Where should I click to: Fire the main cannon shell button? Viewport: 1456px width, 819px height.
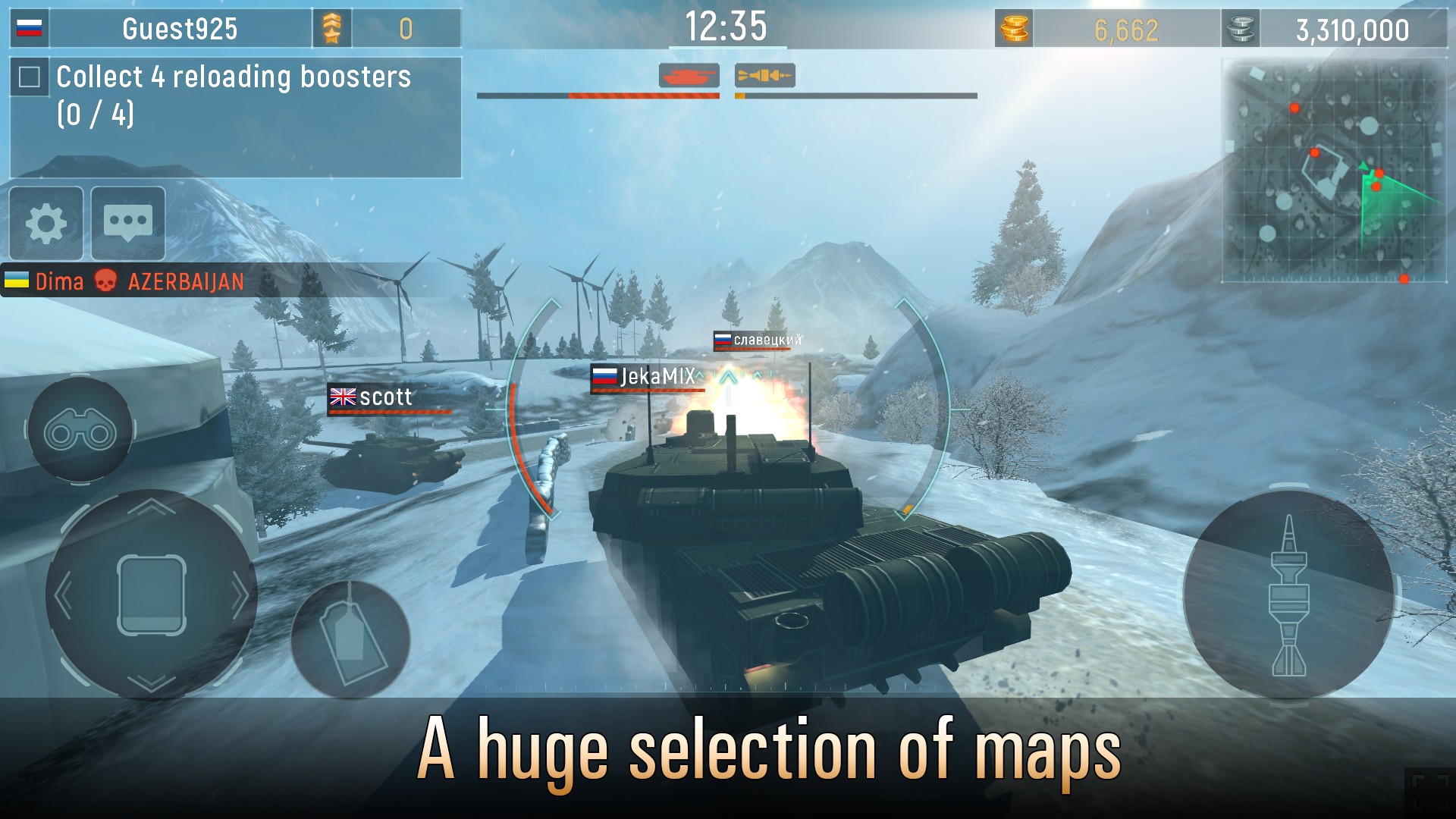point(1288,595)
